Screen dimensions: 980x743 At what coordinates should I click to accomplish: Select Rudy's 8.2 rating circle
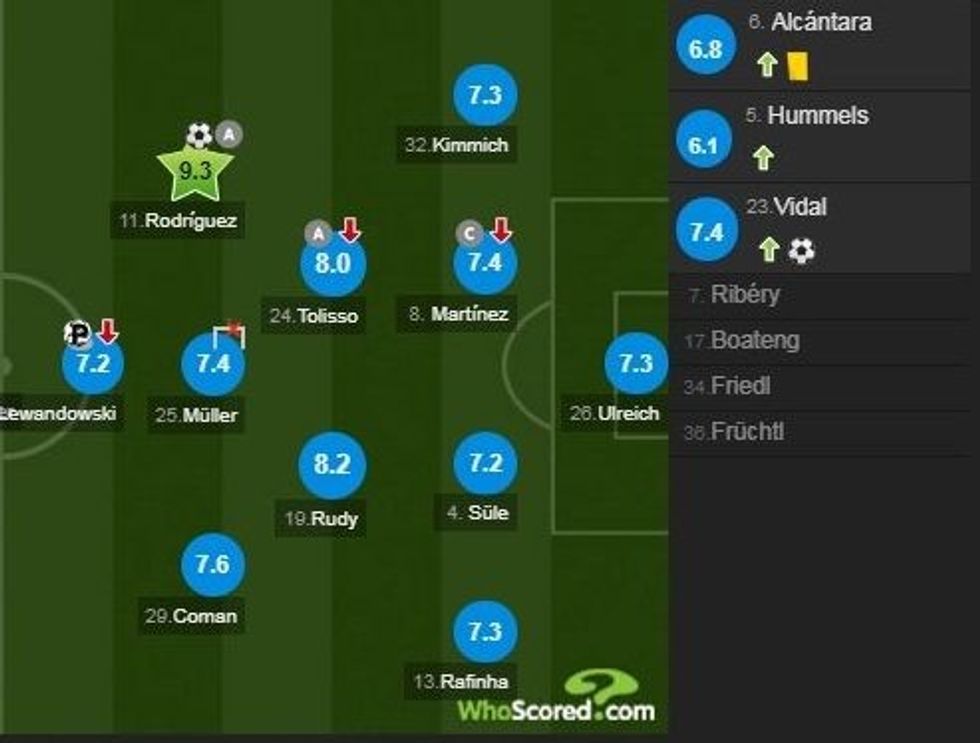pyautogui.click(x=333, y=466)
